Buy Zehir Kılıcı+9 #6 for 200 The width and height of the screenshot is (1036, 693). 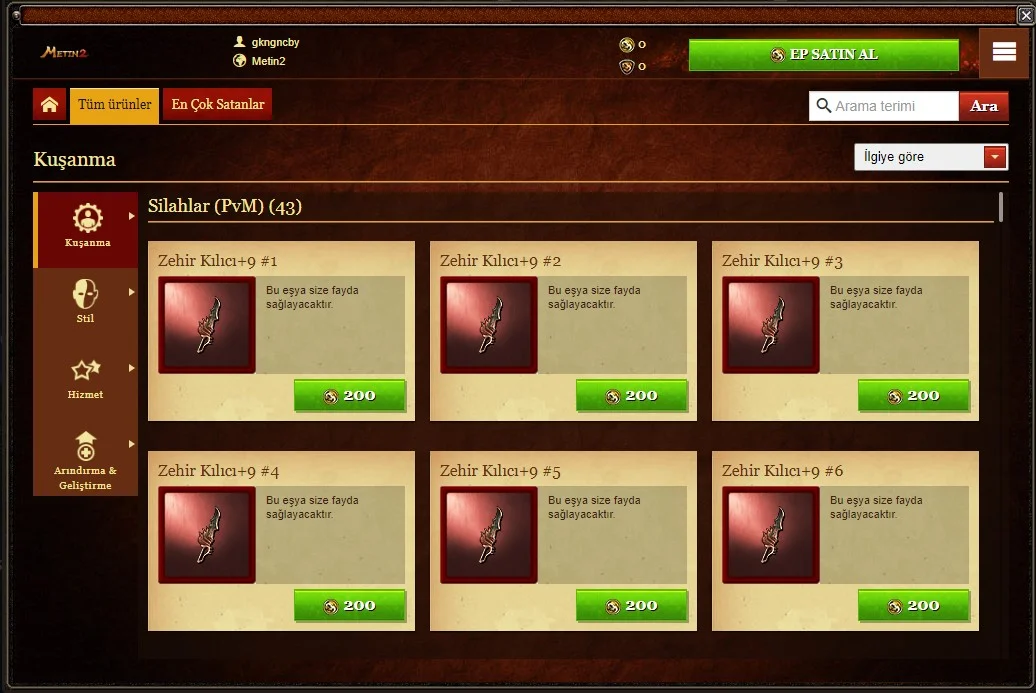click(913, 606)
